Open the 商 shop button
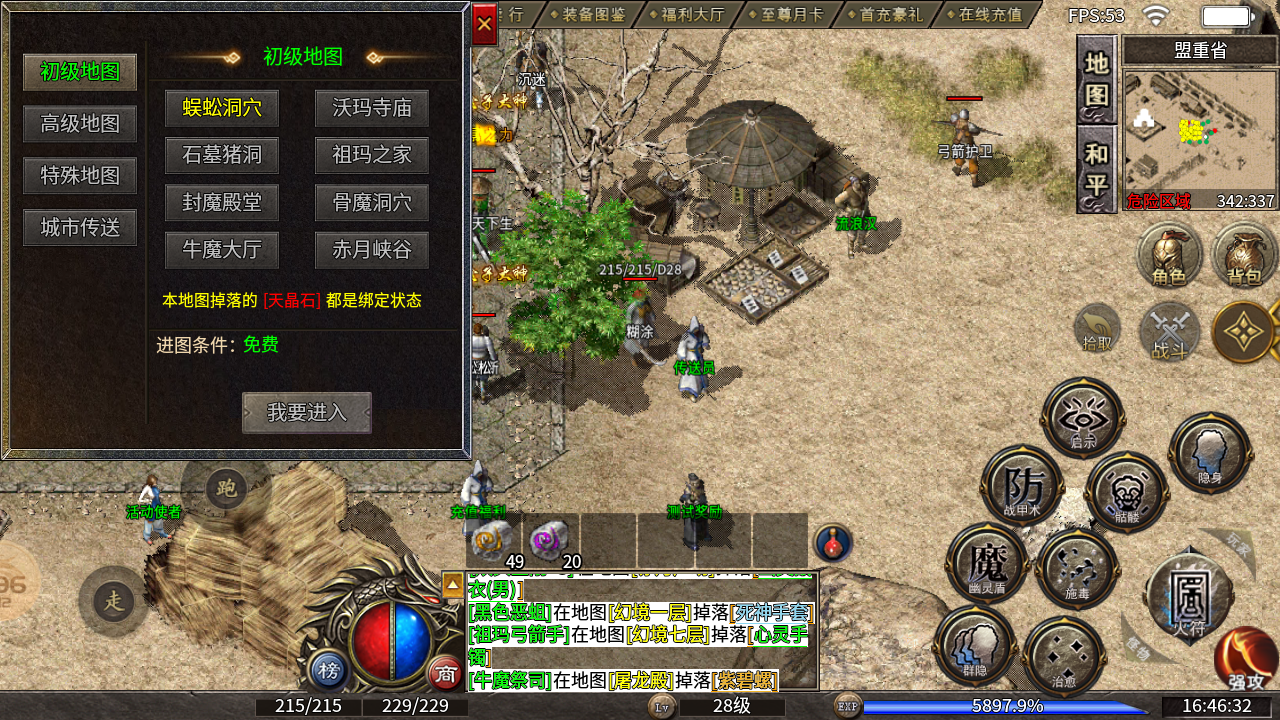 (444, 673)
